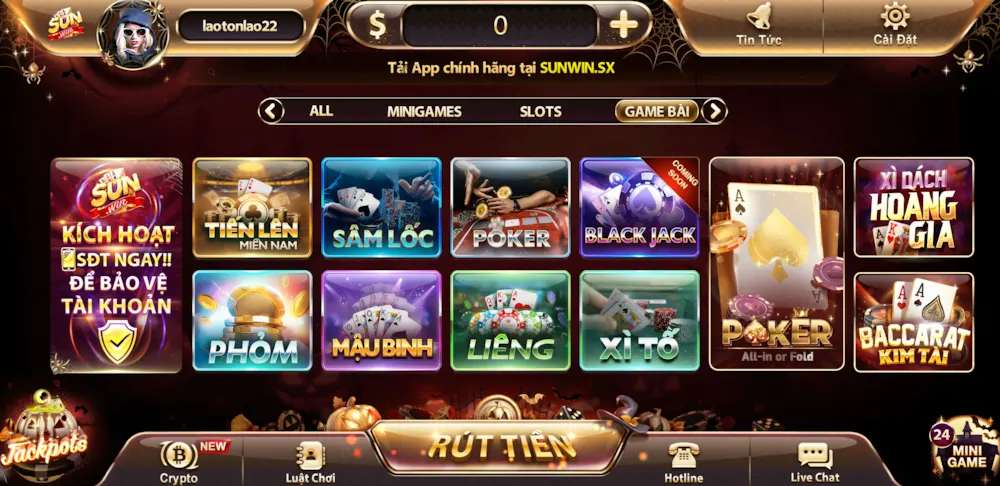Open the Sâm Lốc card game
Viewport: 1000px width, 486px height.
click(x=381, y=207)
